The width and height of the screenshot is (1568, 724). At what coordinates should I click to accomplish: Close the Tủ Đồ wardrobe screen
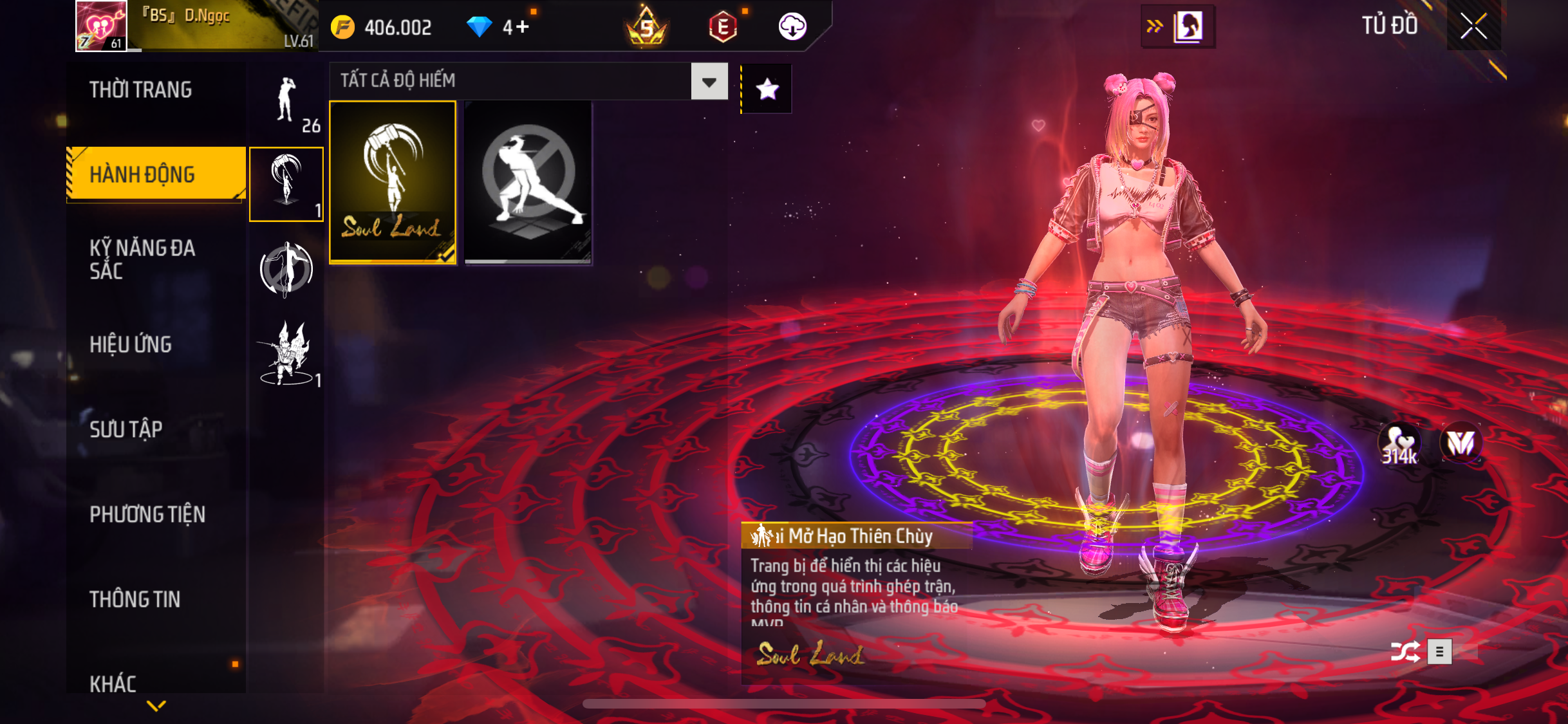[x=1473, y=26]
